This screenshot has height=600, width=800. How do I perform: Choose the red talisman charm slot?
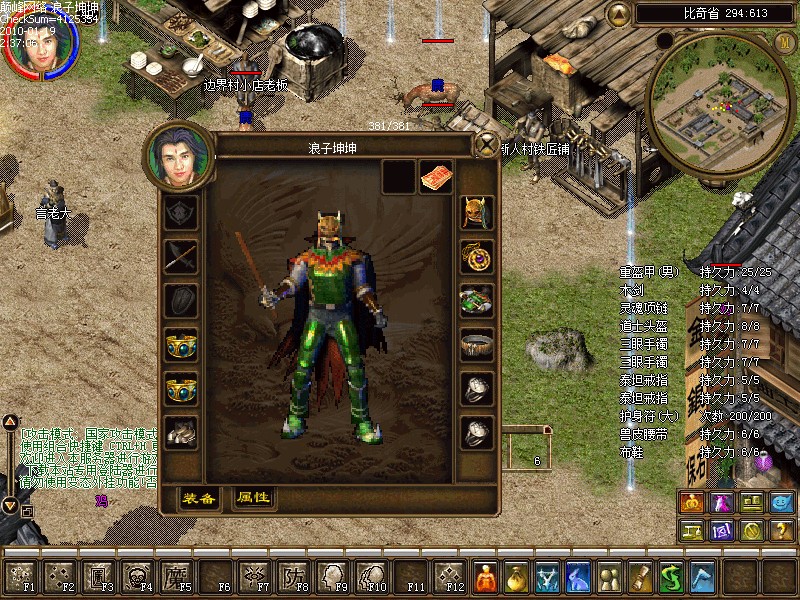436,176
